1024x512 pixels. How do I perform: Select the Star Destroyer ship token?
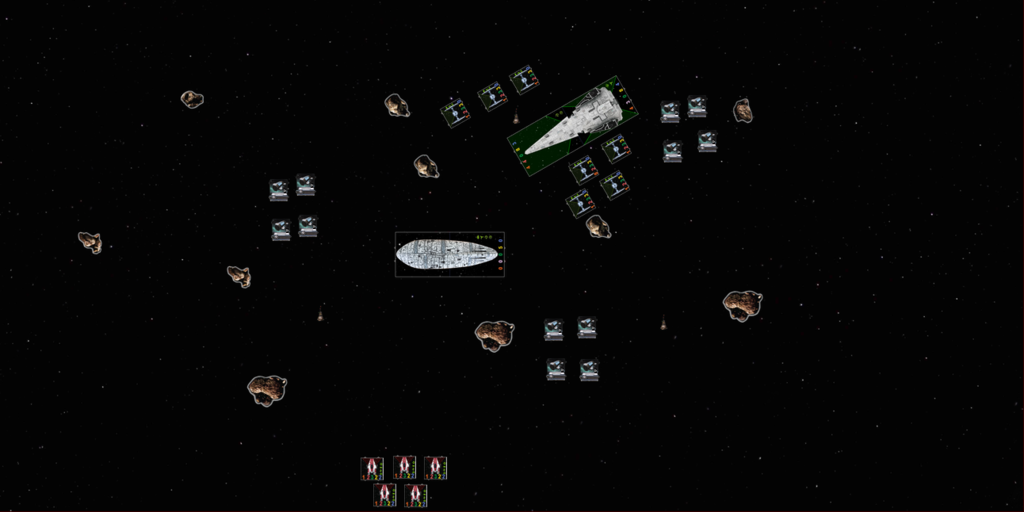pos(573,126)
